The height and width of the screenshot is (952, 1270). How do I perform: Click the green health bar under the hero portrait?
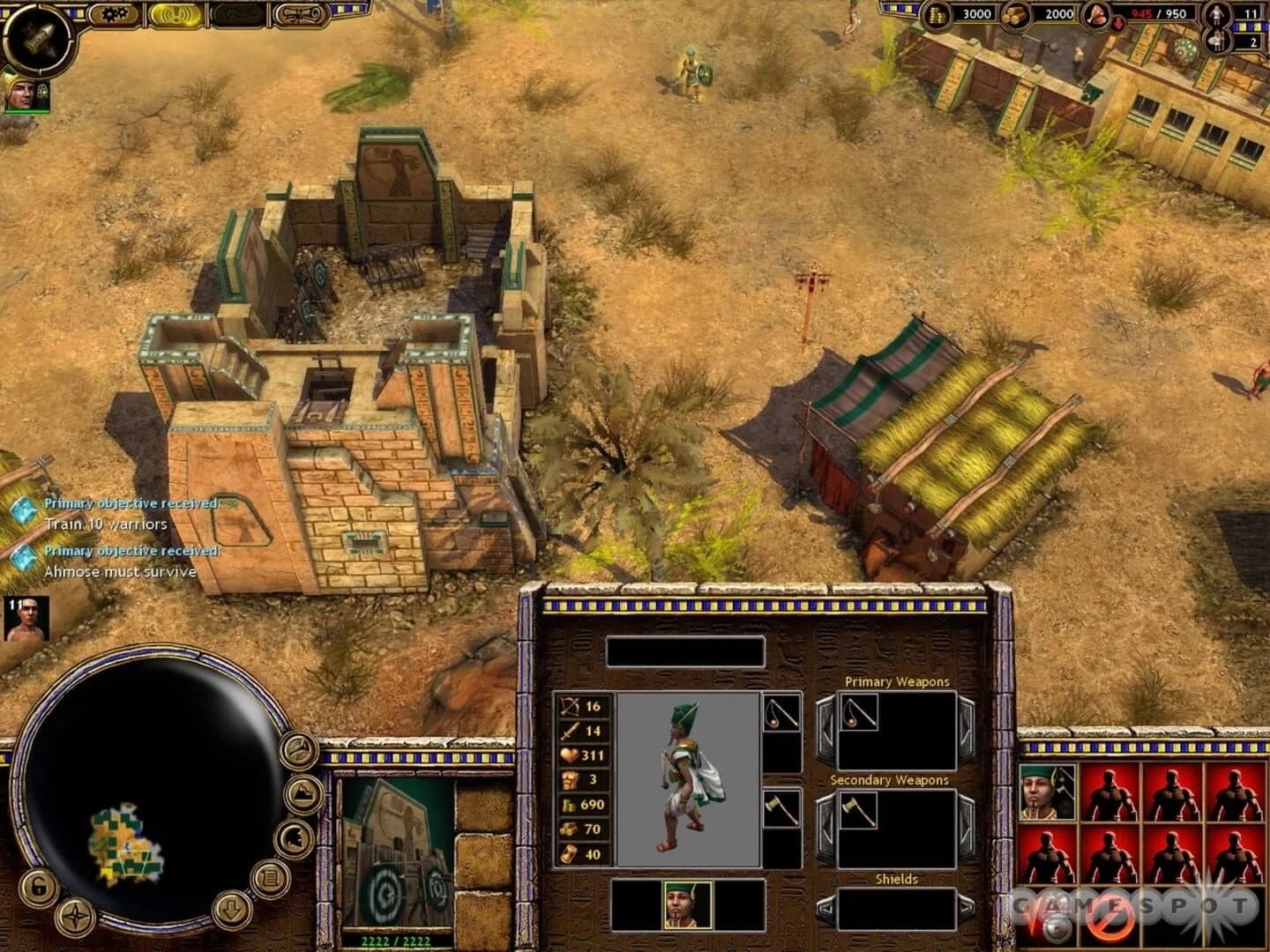click(x=28, y=111)
